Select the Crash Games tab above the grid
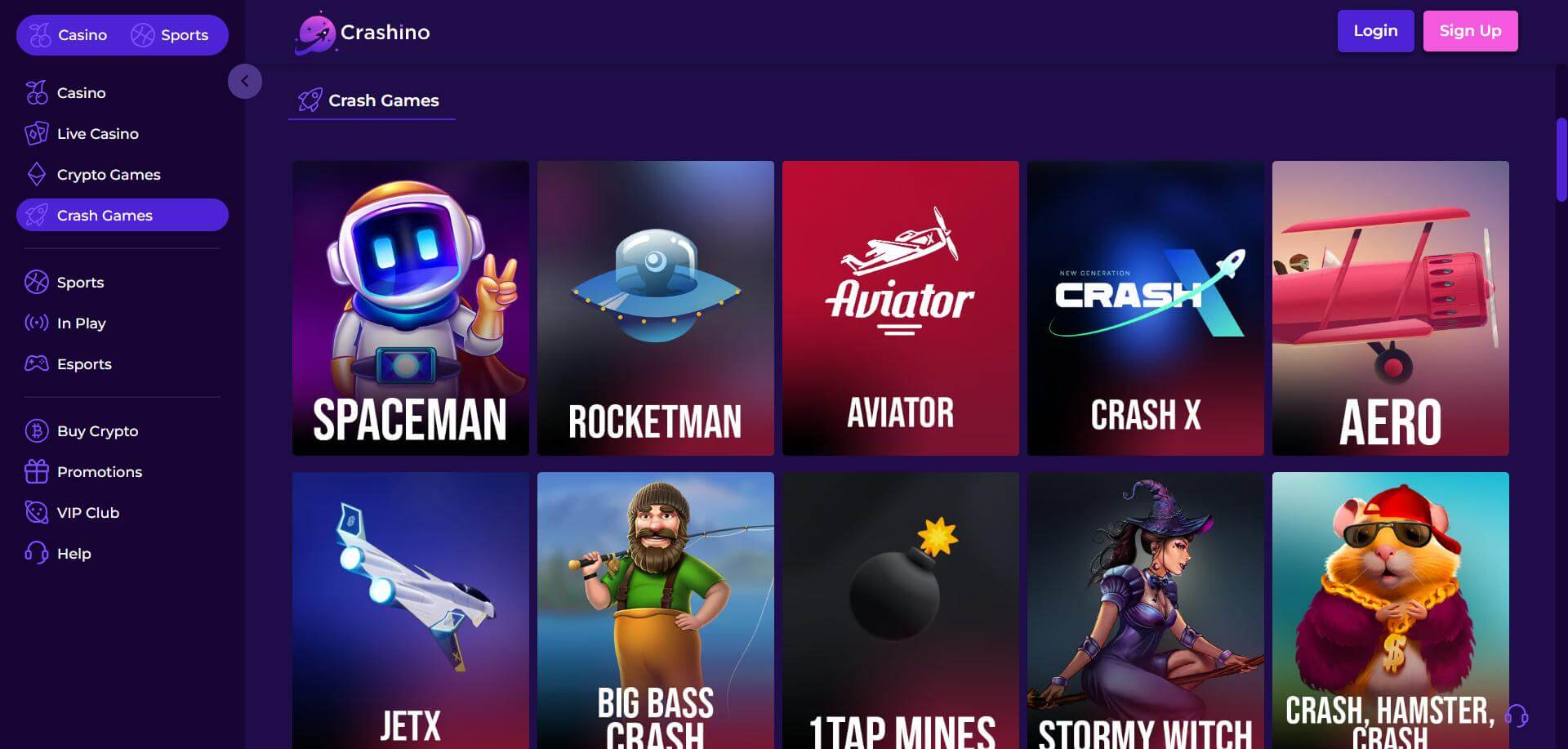This screenshot has height=749, width=1568. [x=372, y=100]
